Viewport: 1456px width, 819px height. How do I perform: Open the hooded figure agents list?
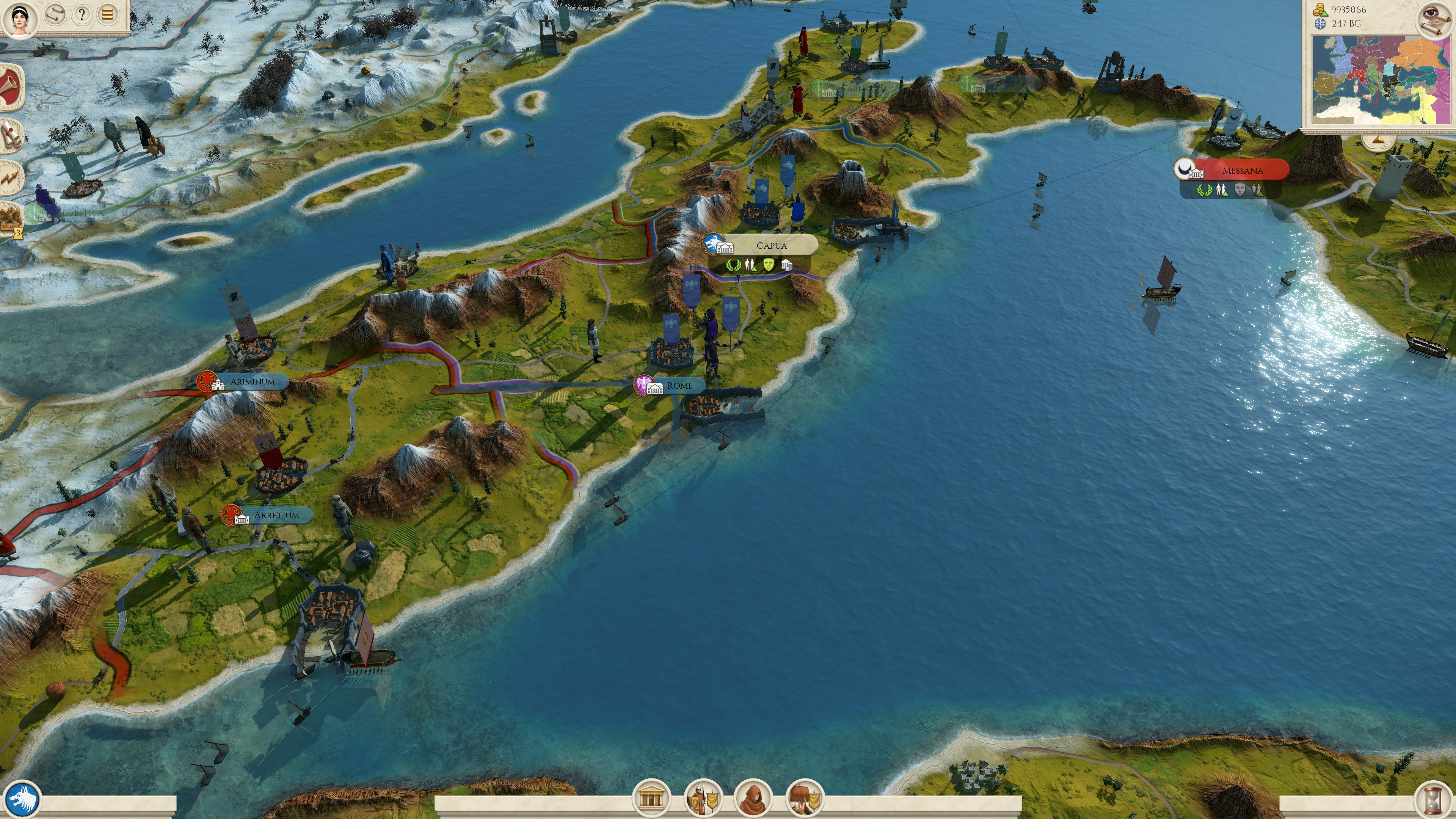point(752,798)
